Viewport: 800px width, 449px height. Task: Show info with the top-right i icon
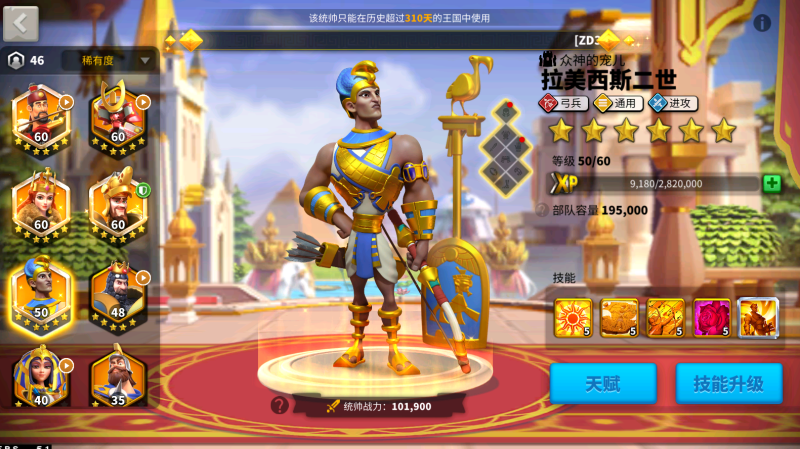(762, 23)
